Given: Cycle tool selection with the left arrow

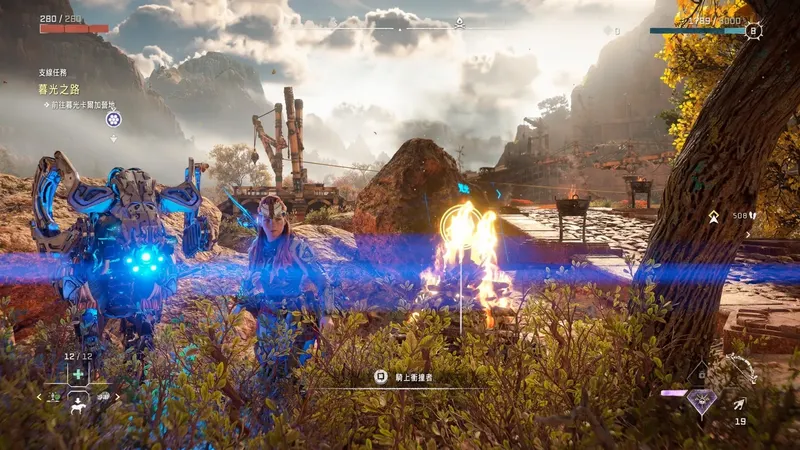Looking at the screenshot, I should pyautogui.click(x=40, y=397).
